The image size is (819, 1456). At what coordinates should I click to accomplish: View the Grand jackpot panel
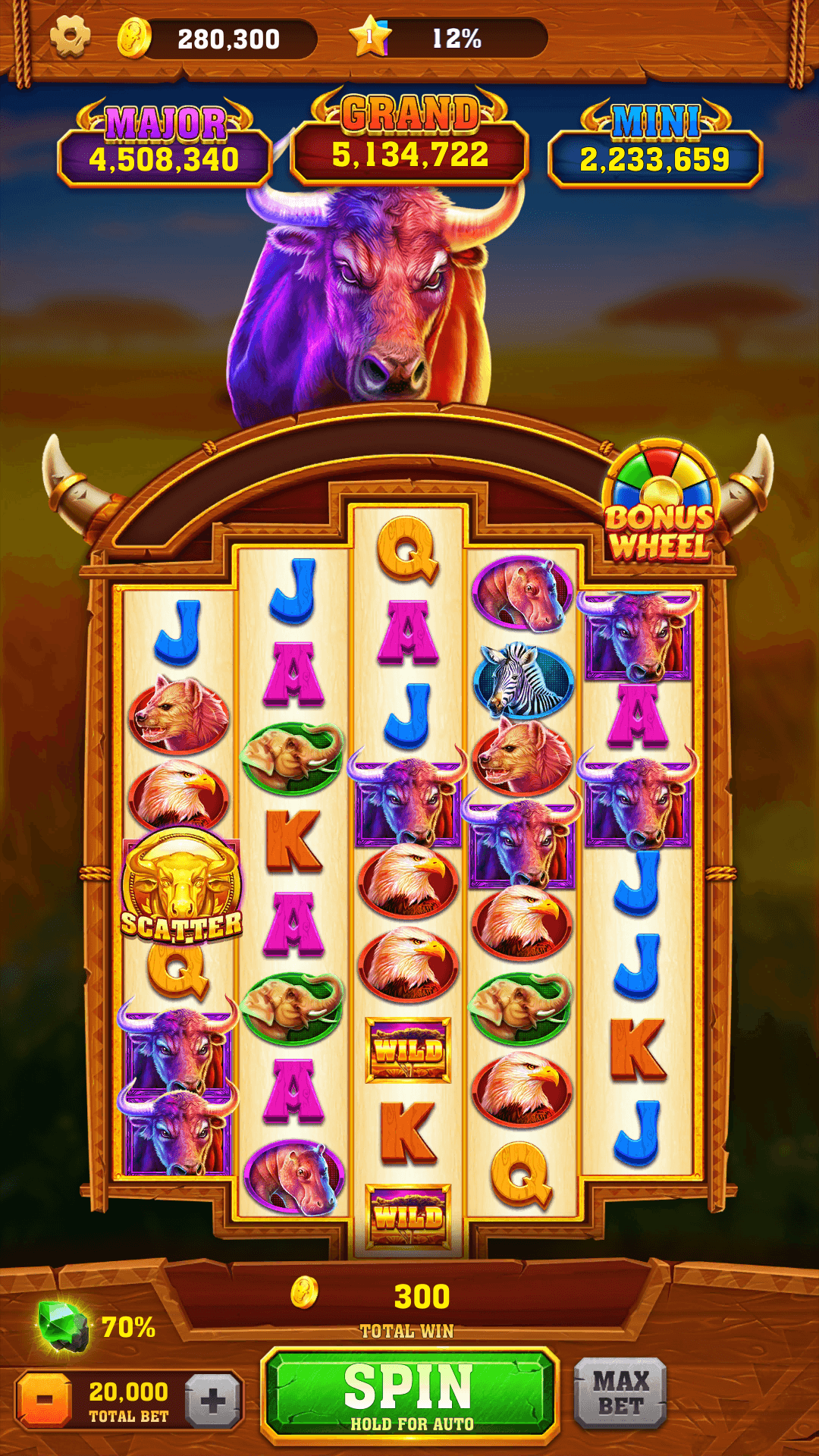click(x=409, y=140)
